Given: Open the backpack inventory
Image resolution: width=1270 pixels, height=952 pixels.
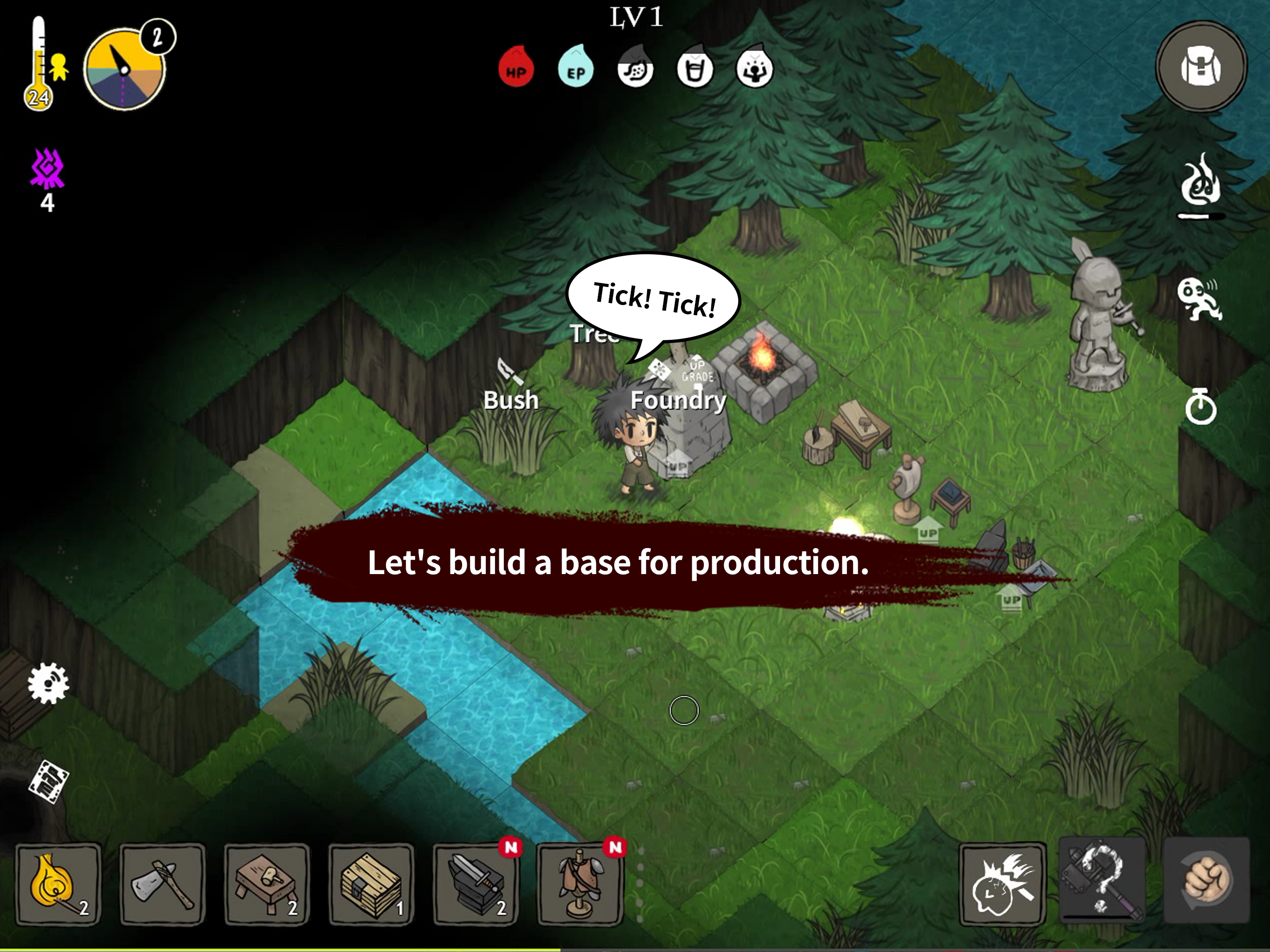Looking at the screenshot, I should pyautogui.click(x=1201, y=68).
